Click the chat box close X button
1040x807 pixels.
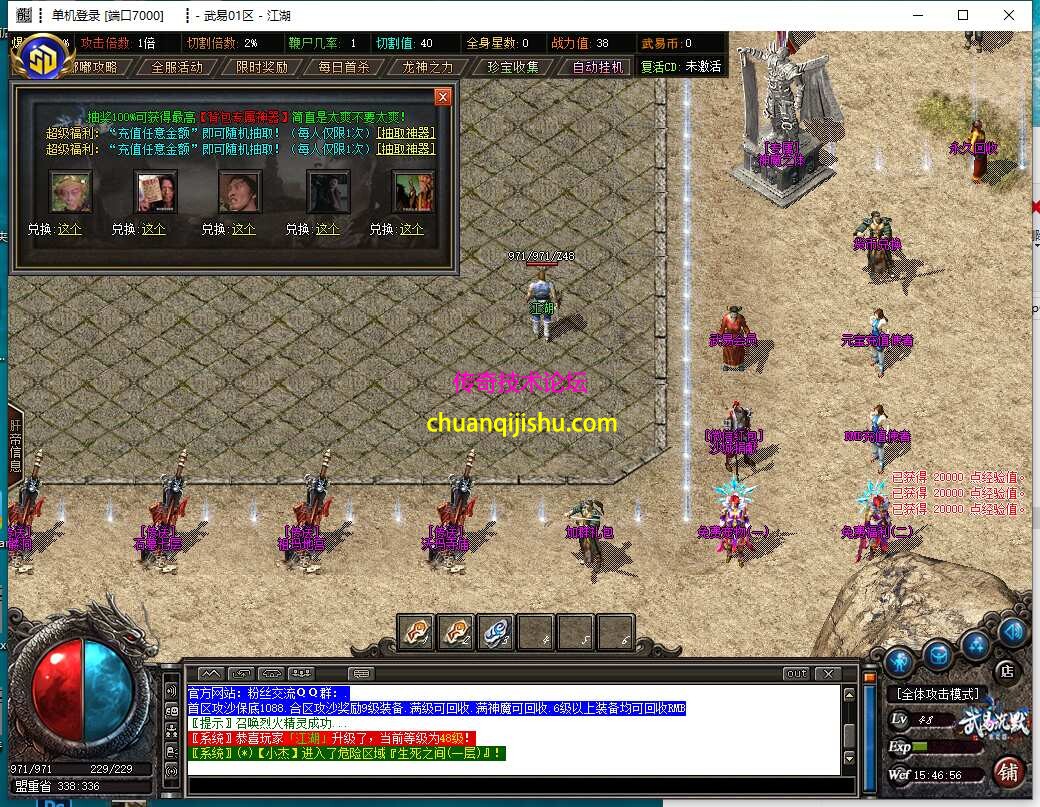point(827,674)
